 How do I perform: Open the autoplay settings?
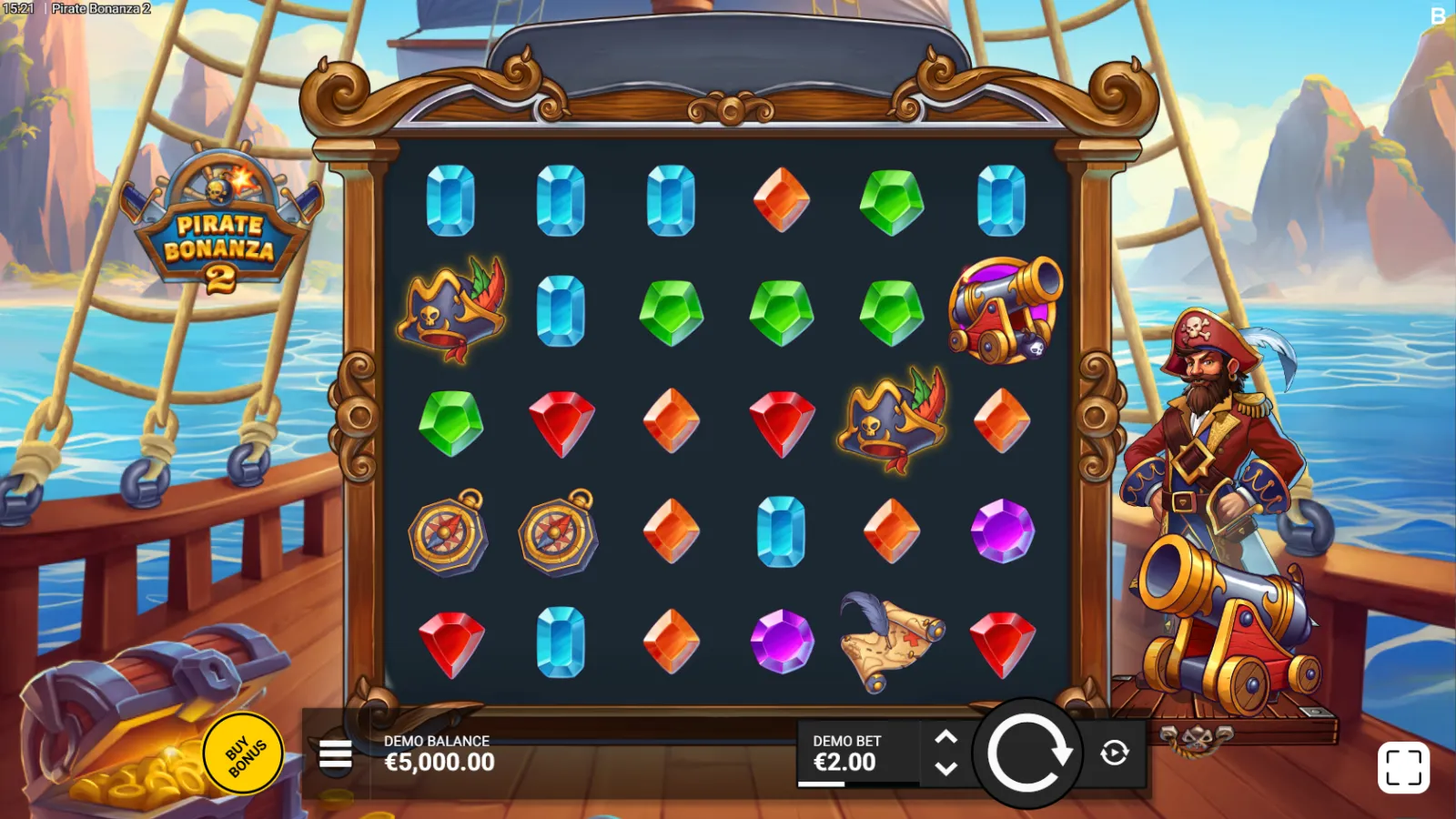(x=1115, y=753)
